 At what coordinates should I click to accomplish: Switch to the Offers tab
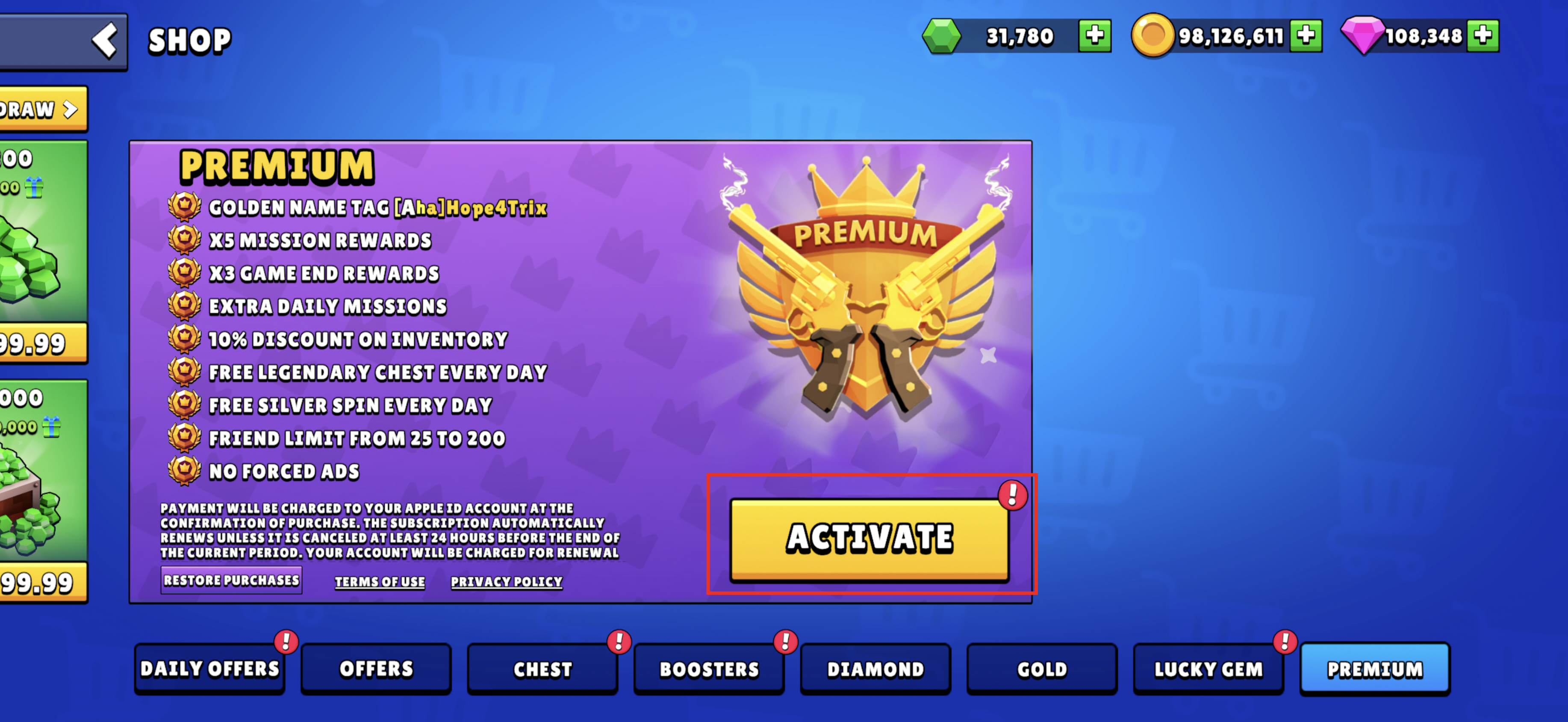coord(376,669)
